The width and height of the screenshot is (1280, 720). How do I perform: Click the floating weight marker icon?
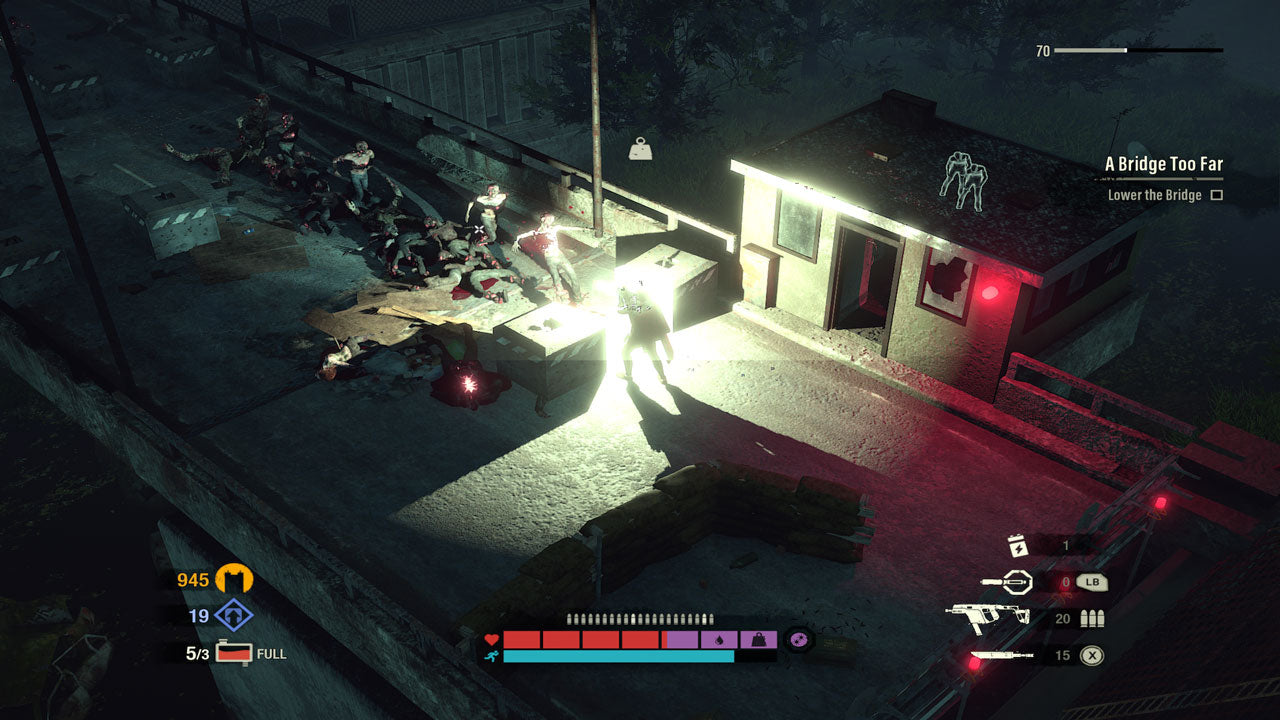[640, 149]
